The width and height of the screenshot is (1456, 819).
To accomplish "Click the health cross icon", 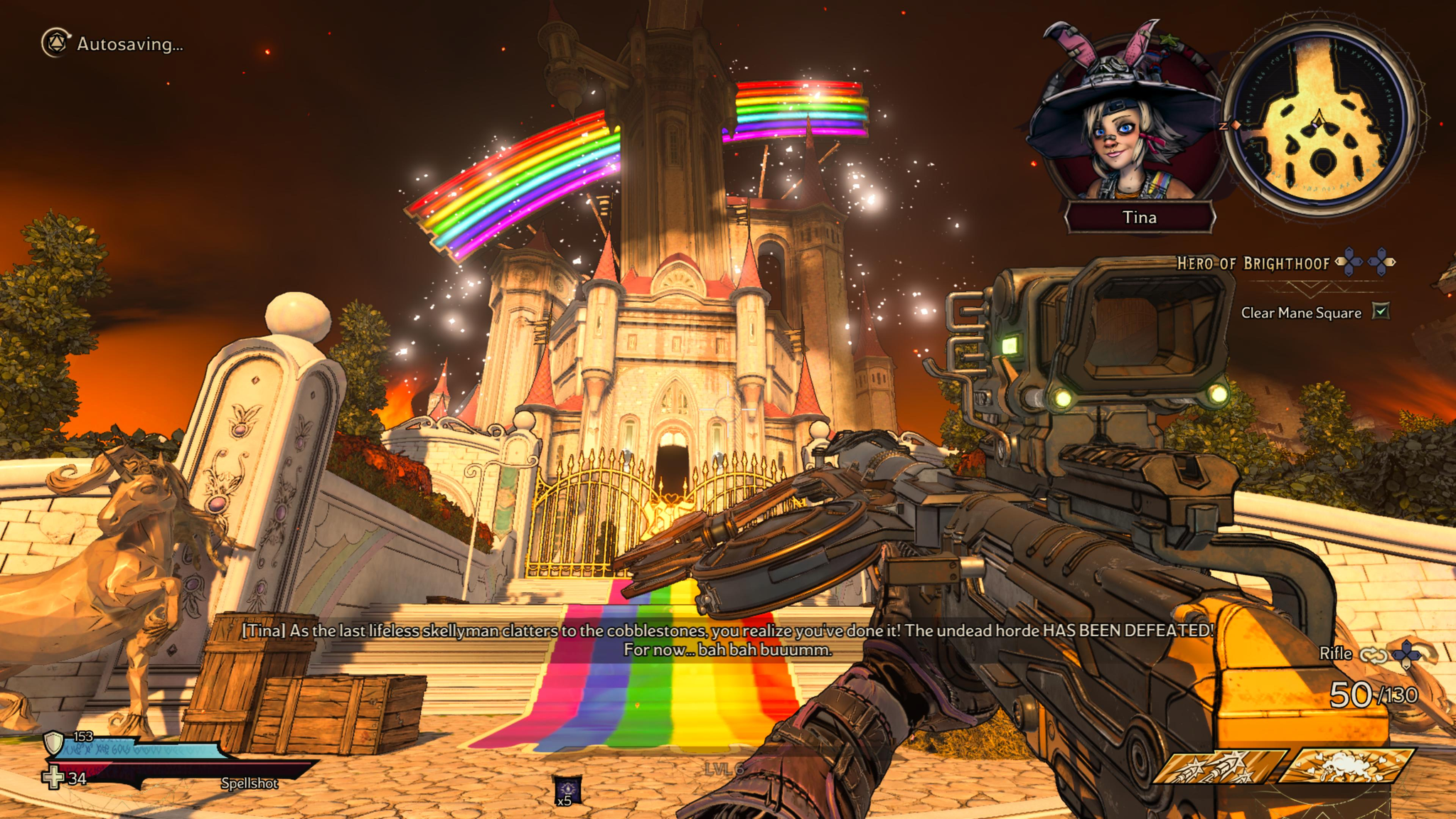I will click(x=53, y=778).
